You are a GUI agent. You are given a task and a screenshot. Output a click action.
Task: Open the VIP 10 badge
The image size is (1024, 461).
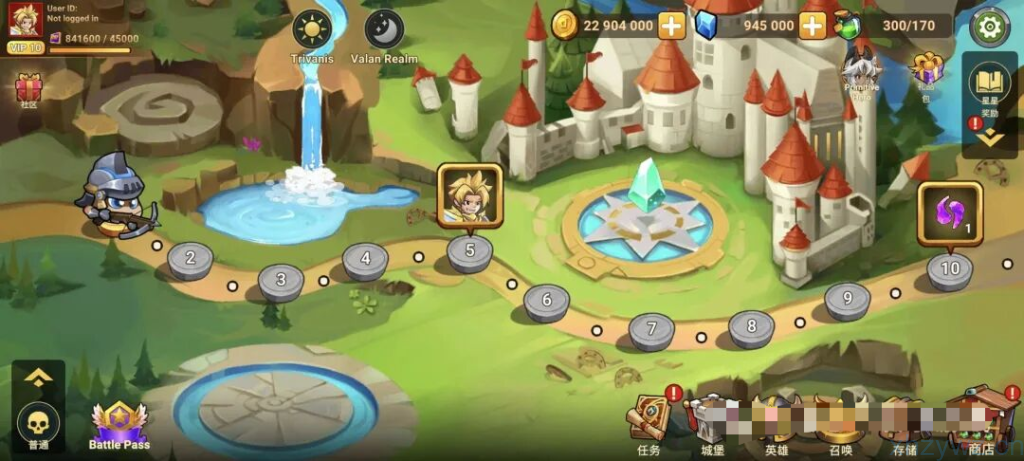click(x=25, y=47)
